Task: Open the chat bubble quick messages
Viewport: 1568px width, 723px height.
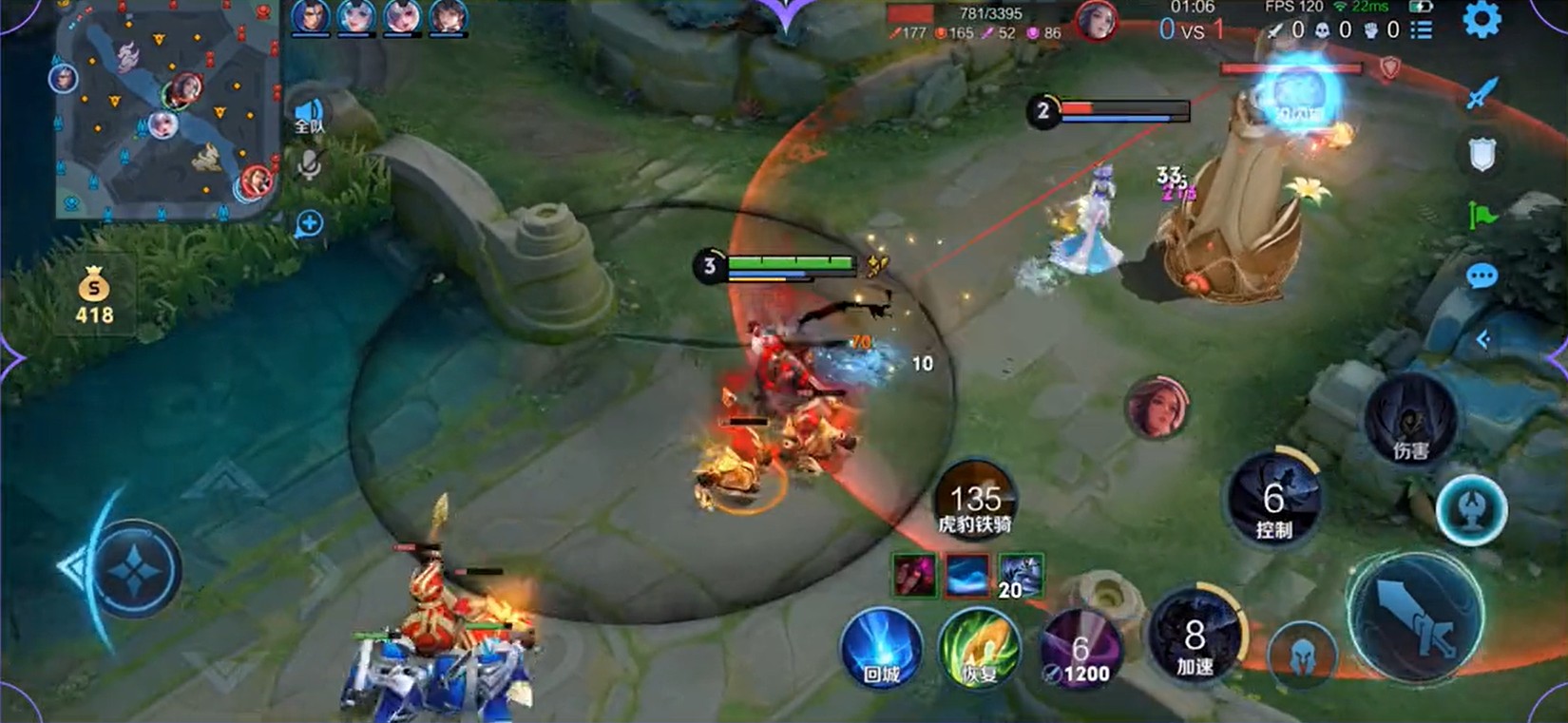Action: click(1482, 276)
